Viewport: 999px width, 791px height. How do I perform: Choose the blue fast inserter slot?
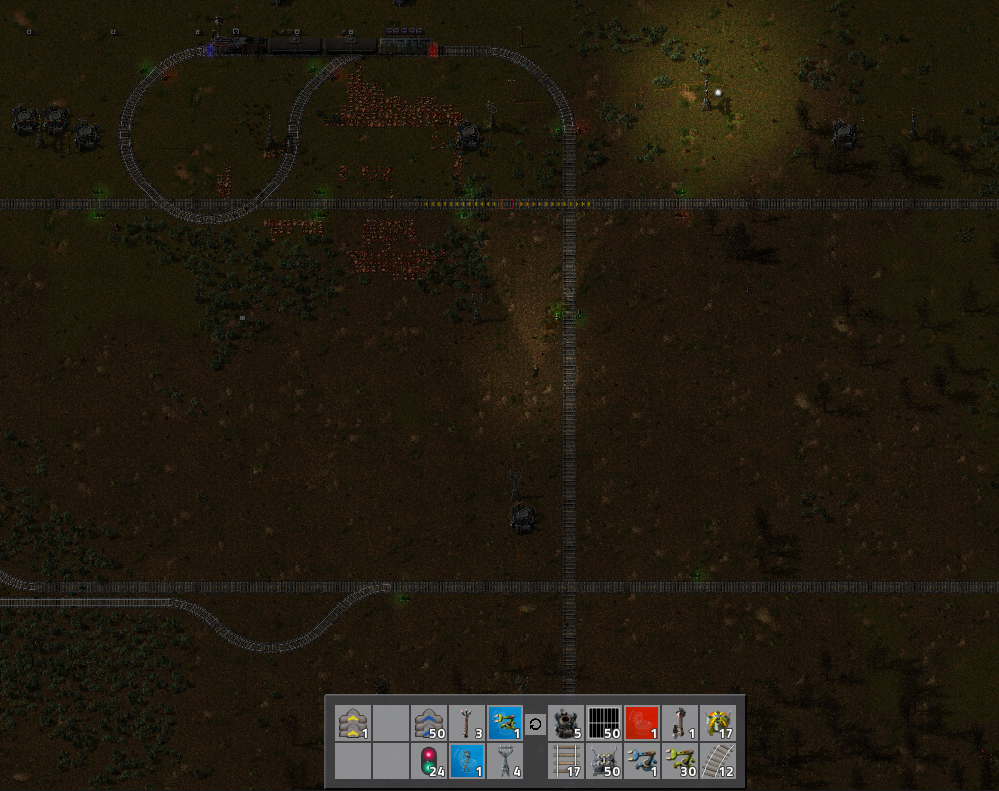[x=643, y=761]
